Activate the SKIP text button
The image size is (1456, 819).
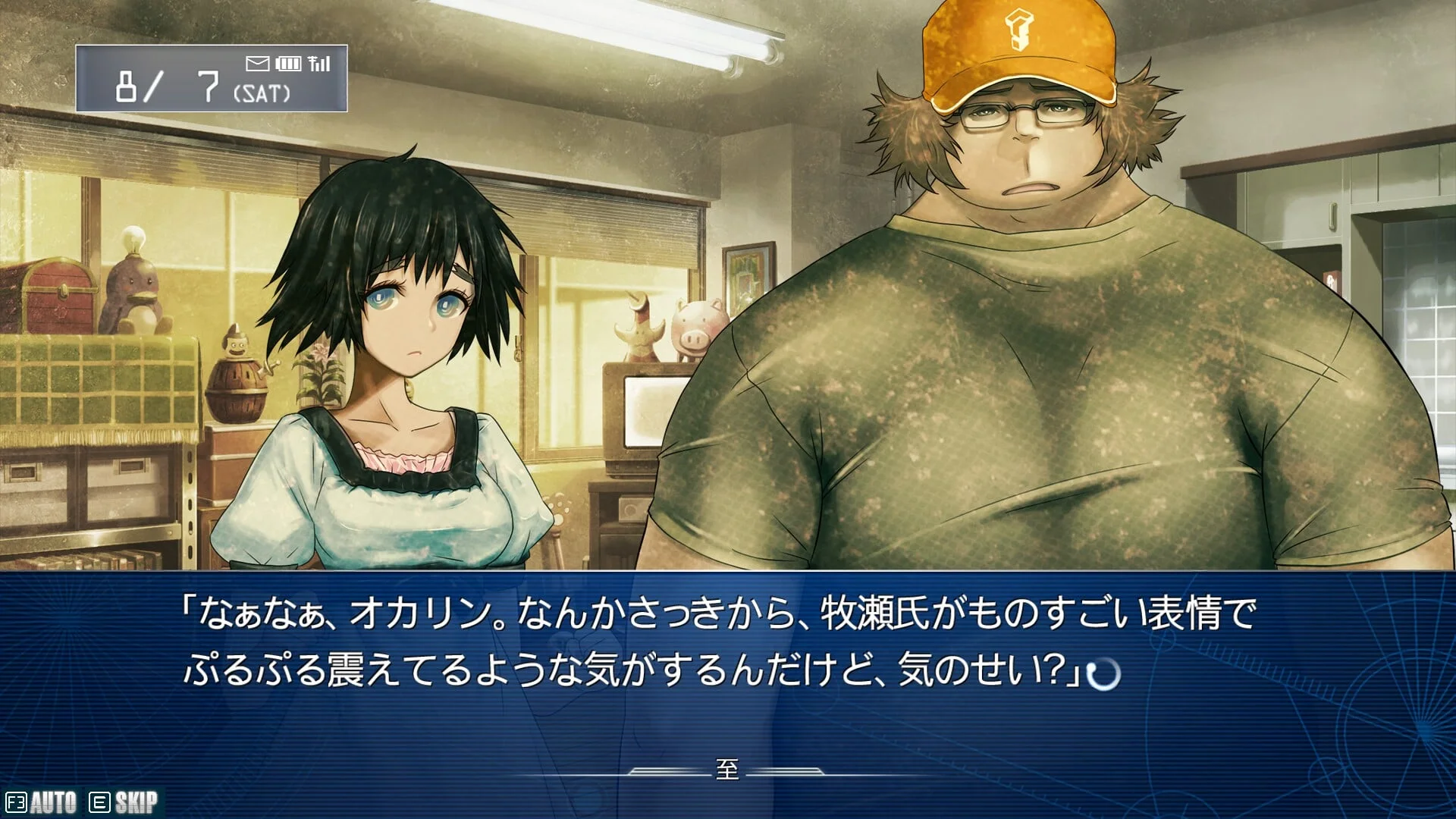pyautogui.click(x=125, y=802)
